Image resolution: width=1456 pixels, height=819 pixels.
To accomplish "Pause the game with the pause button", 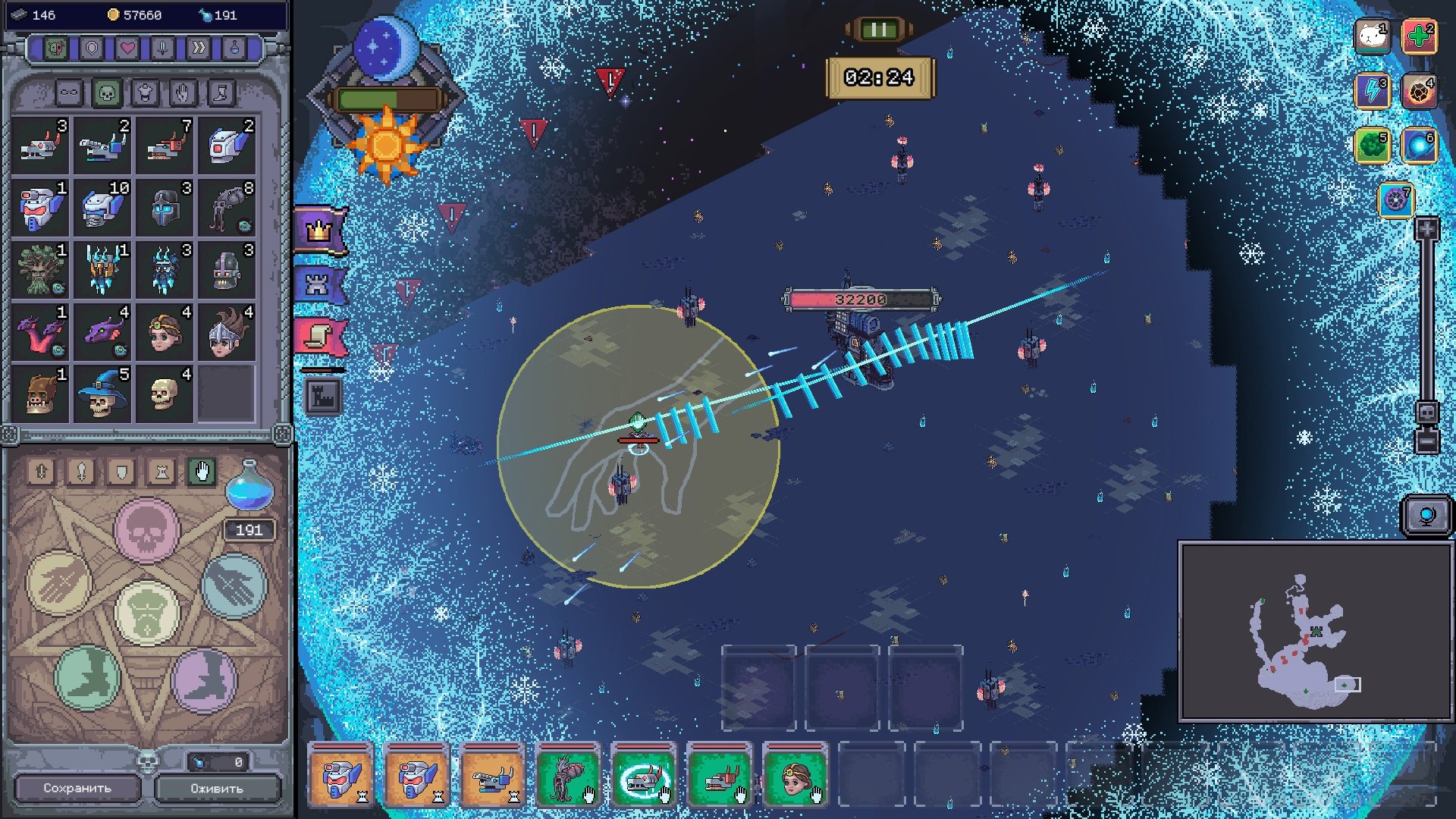I will coord(879,30).
